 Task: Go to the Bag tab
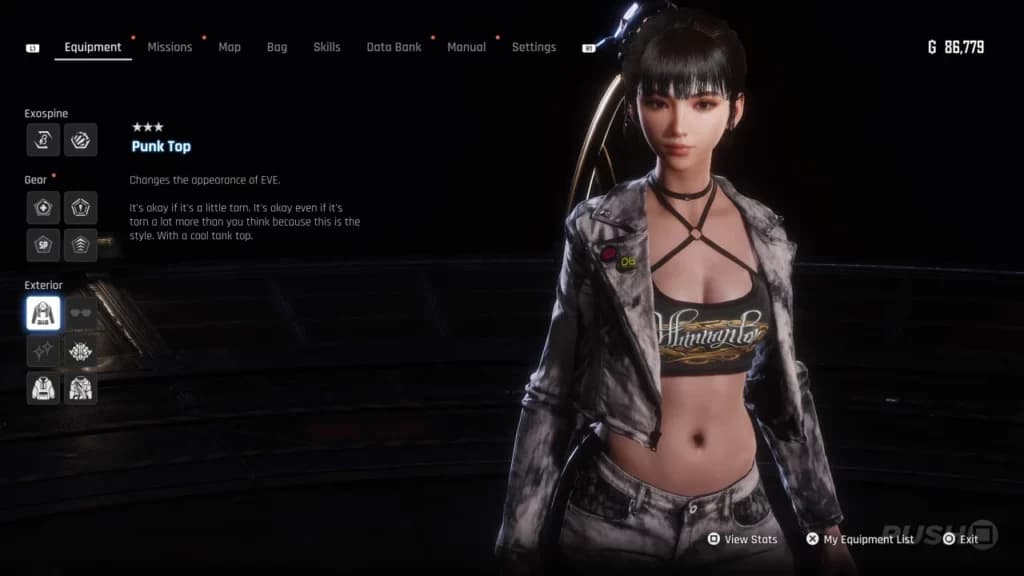point(277,47)
